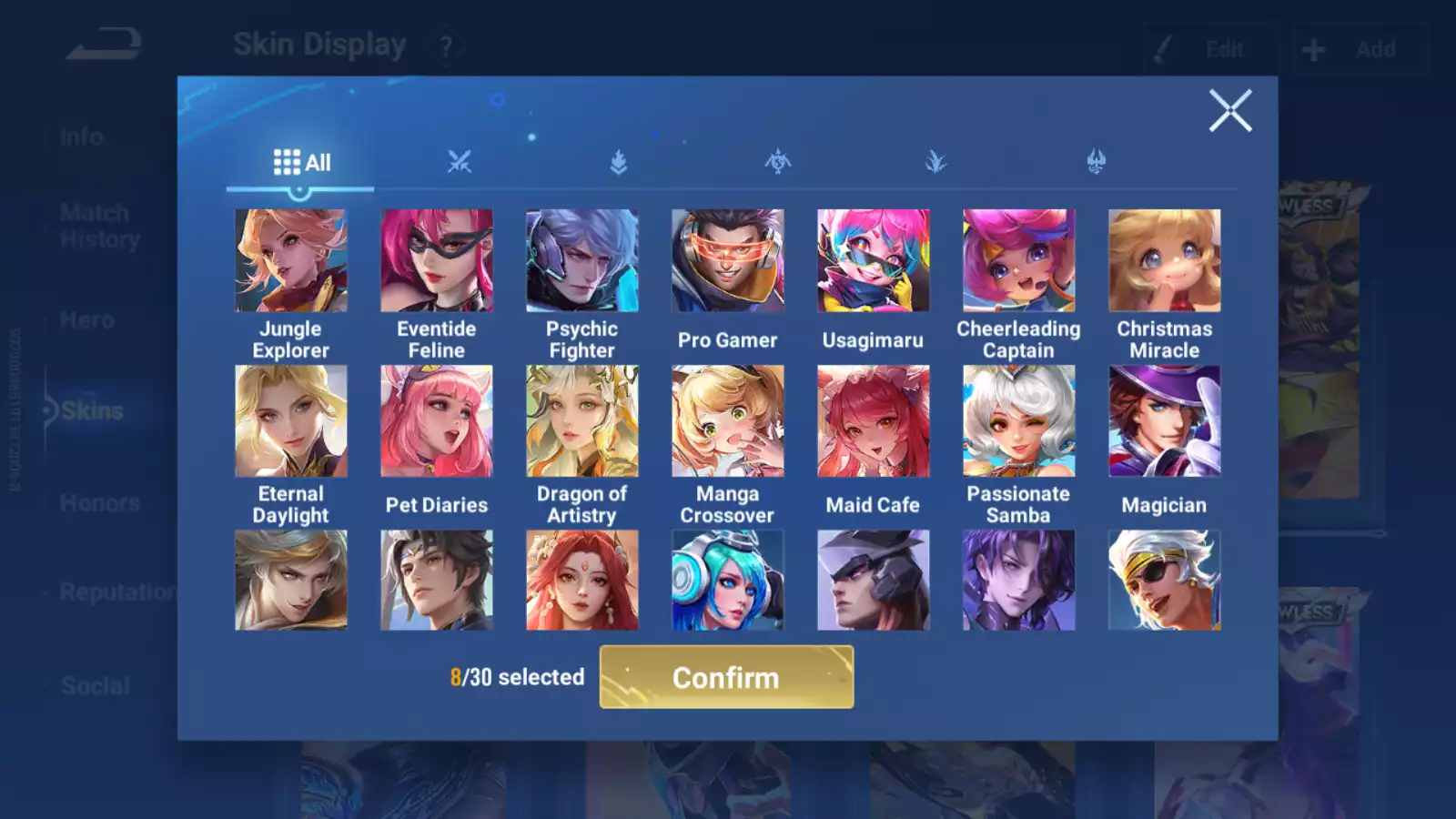Select the Cheerleading Captain skin
Image resolution: width=1456 pixels, height=819 pixels.
[1019, 261]
